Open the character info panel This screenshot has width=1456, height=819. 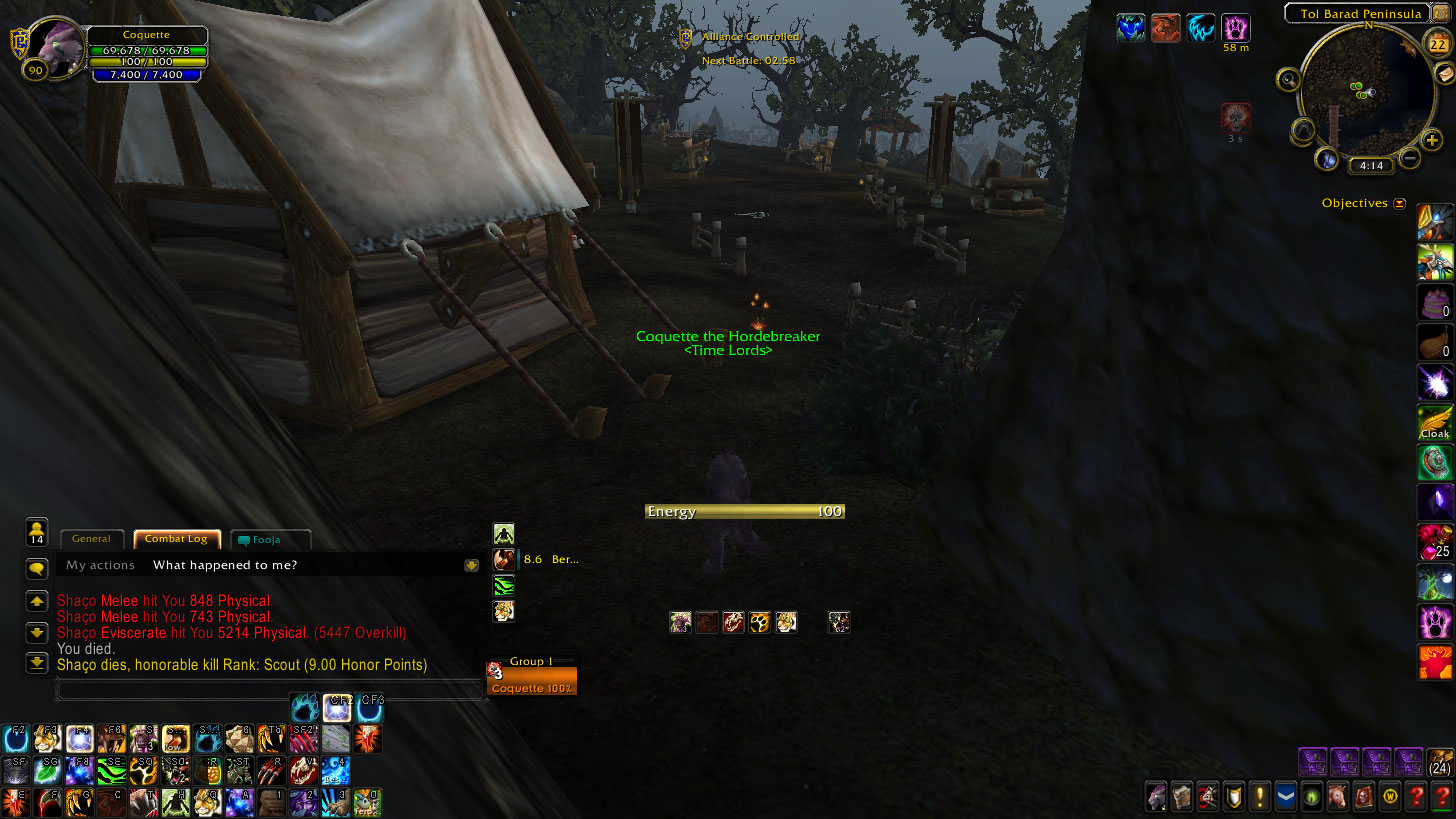[x=1157, y=797]
